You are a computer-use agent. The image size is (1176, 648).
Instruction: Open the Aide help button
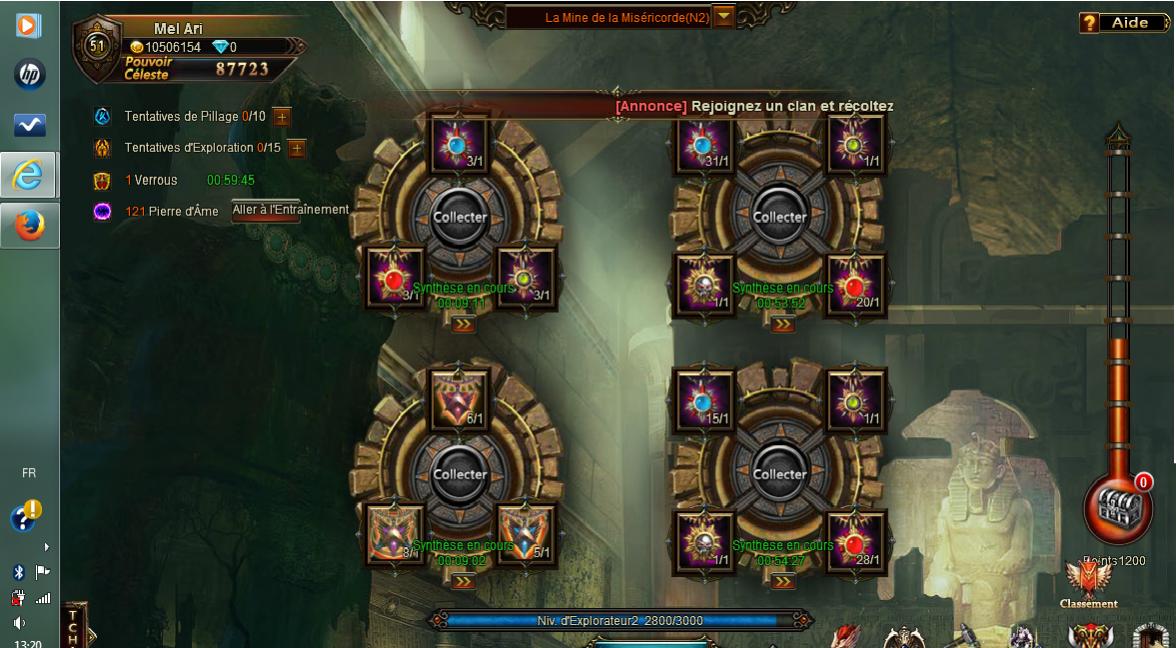pos(1126,22)
